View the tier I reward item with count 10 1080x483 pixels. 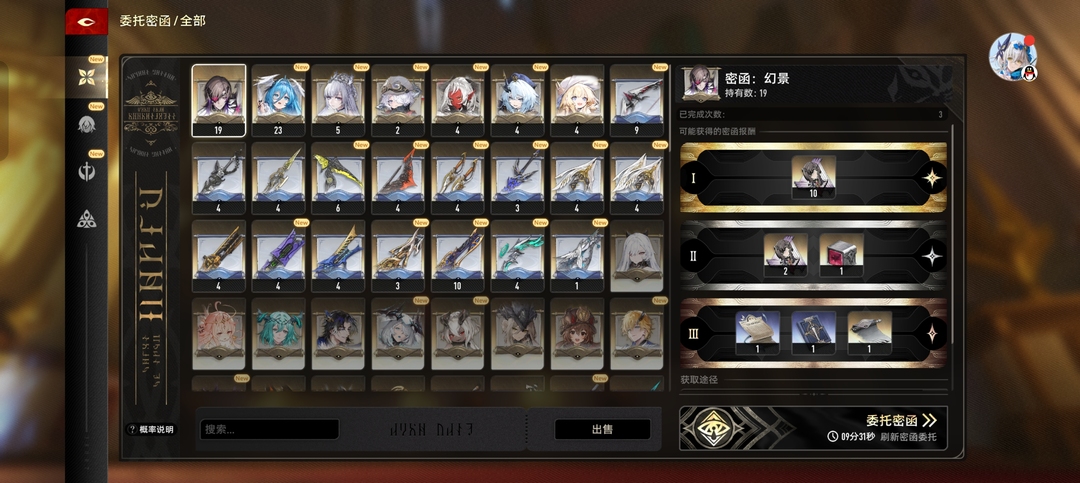tap(813, 178)
